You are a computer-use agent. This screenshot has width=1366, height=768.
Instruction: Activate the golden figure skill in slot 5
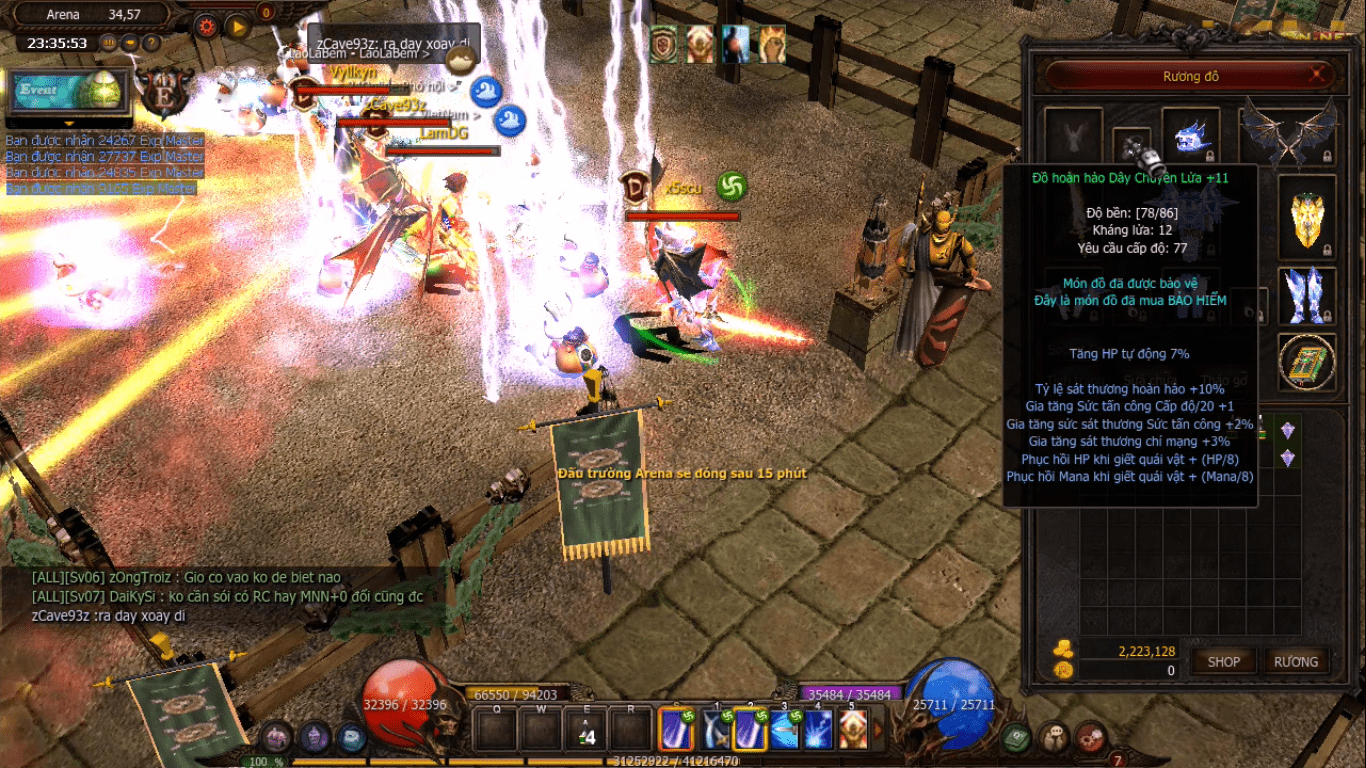853,729
